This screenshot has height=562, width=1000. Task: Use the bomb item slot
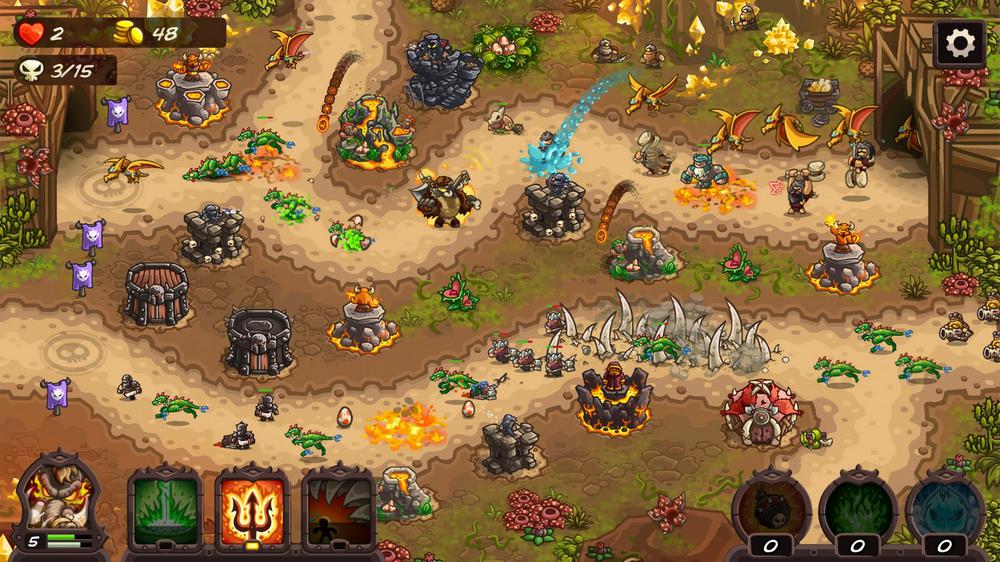(x=771, y=507)
